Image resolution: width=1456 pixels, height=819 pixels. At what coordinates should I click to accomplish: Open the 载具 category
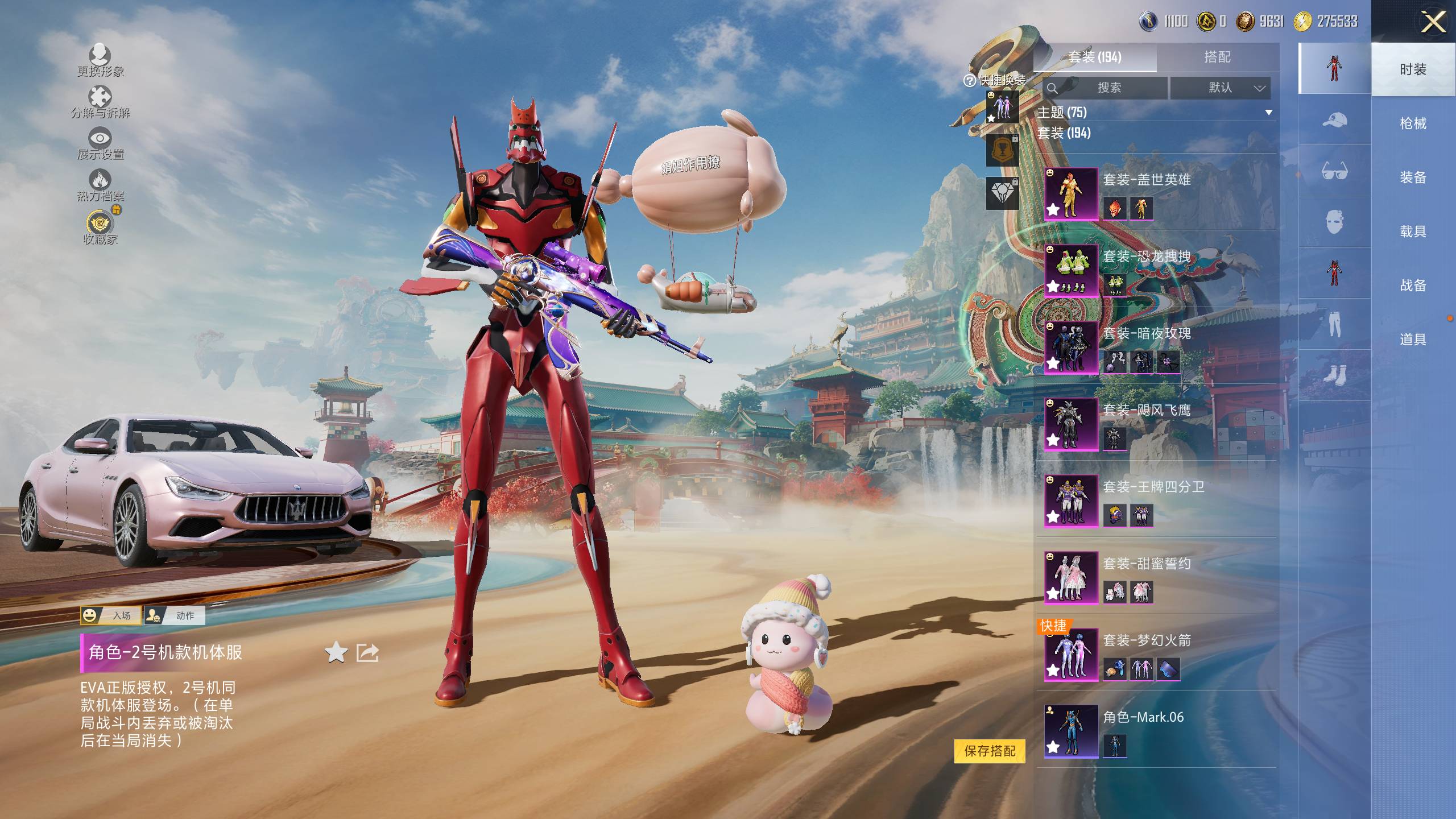point(1413,231)
